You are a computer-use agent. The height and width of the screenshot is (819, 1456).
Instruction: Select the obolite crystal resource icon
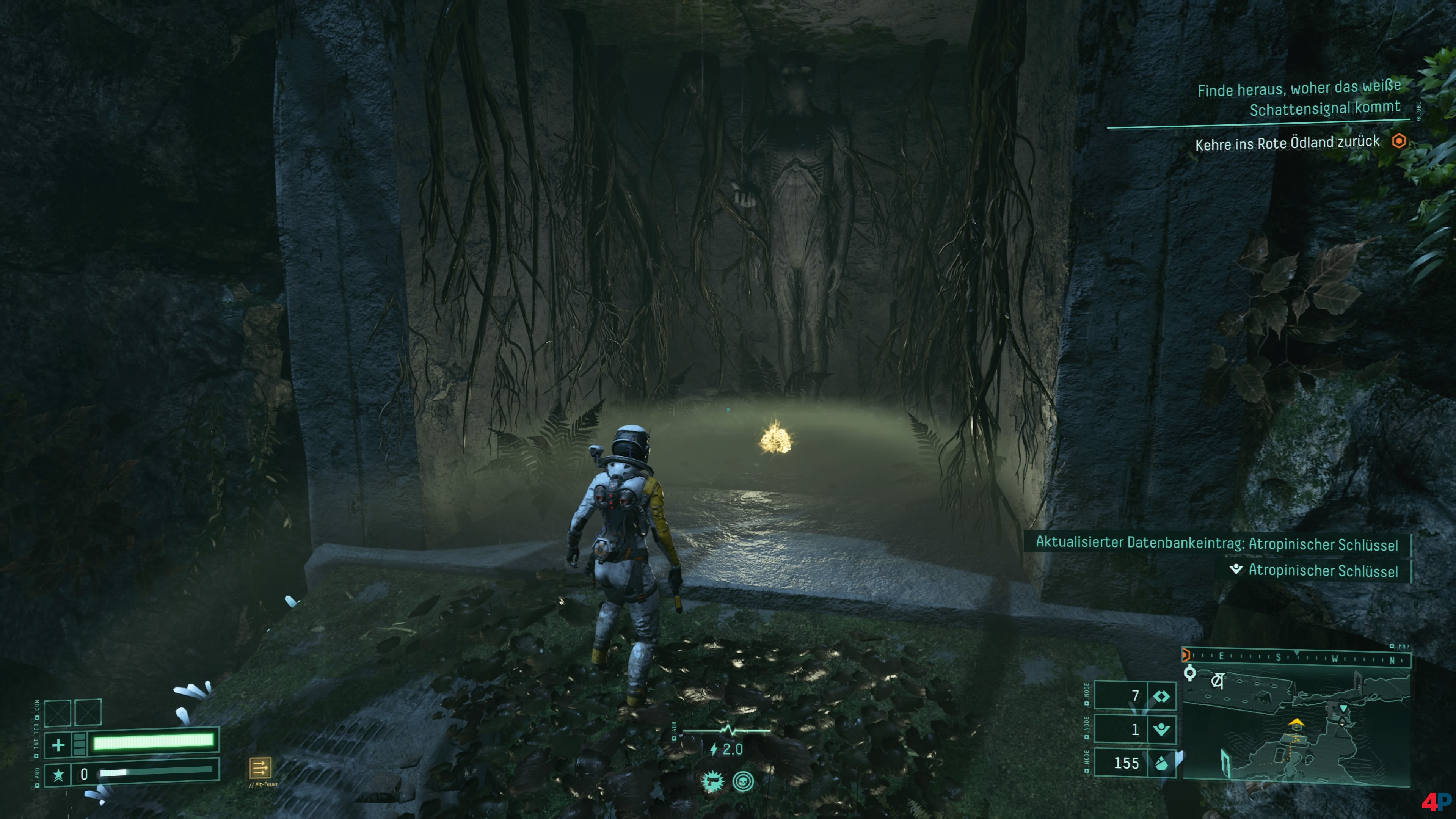point(1161,763)
